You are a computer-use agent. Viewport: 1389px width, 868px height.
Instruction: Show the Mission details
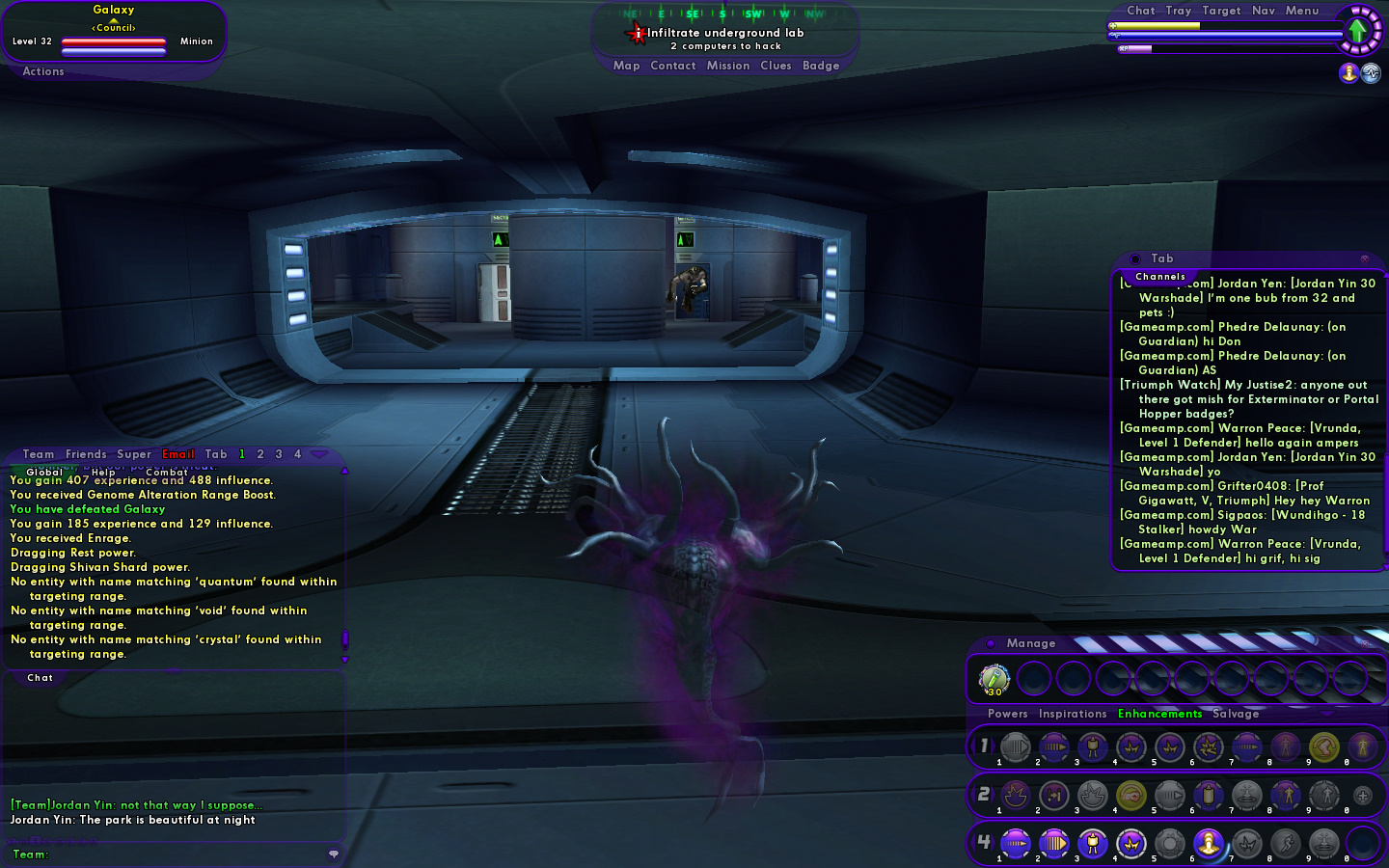click(727, 66)
